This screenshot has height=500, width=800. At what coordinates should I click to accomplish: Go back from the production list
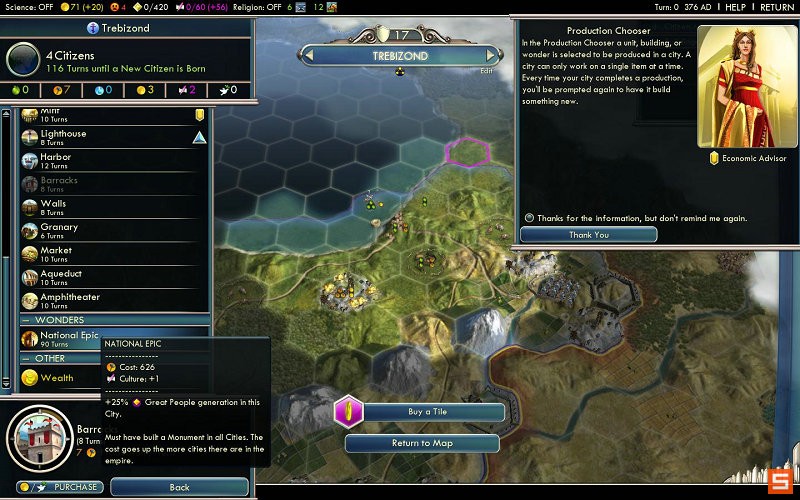pyautogui.click(x=179, y=487)
